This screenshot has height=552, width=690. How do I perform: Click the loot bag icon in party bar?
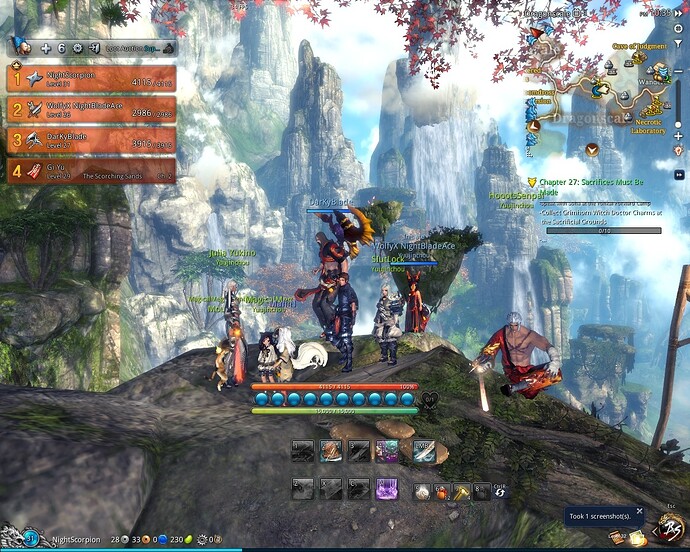168,48
